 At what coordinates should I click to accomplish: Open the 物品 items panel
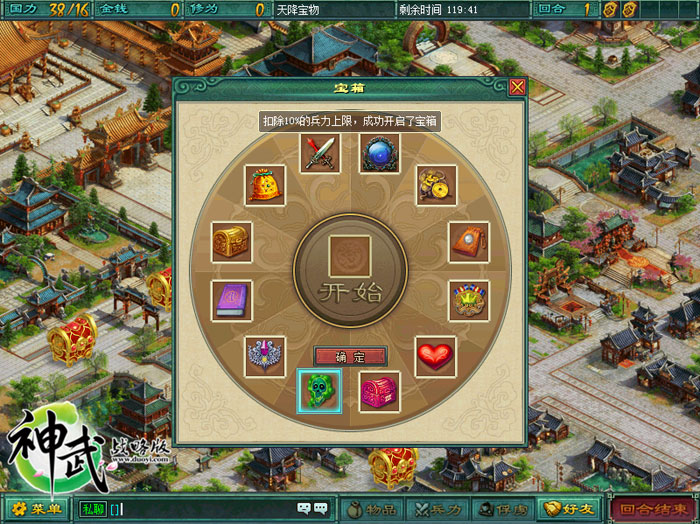coord(371,509)
